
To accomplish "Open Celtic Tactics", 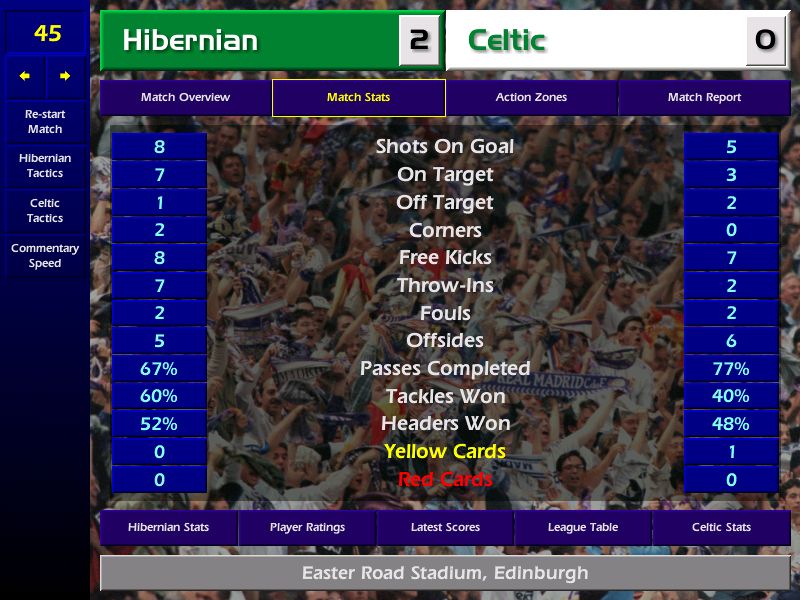I will click(45, 211).
